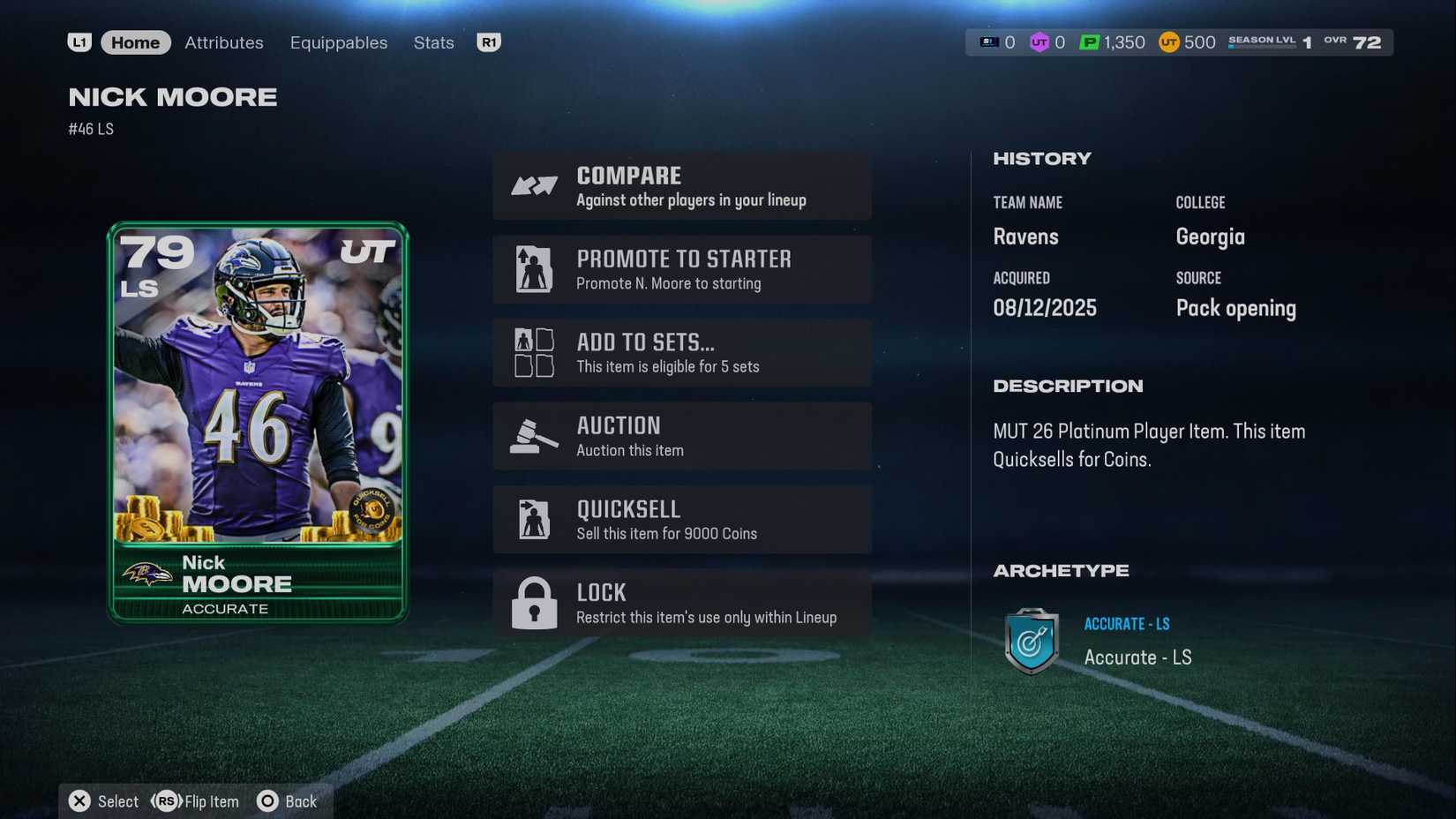Click the Accurate archetype shield icon
The width and height of the screenshot is (1456, 819).
[1031, 642]
